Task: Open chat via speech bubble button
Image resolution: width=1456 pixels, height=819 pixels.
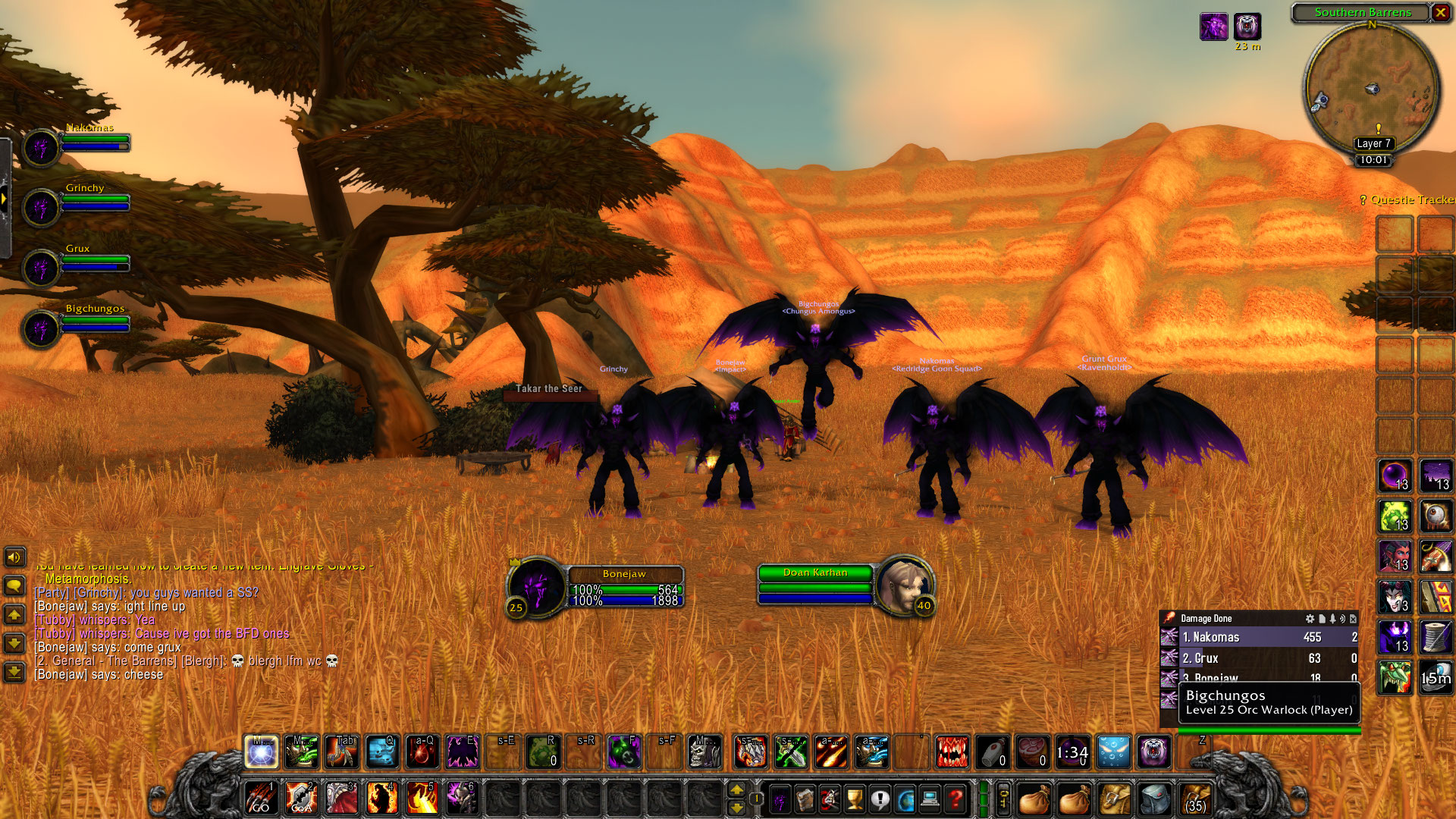Action: pos(14,585)
